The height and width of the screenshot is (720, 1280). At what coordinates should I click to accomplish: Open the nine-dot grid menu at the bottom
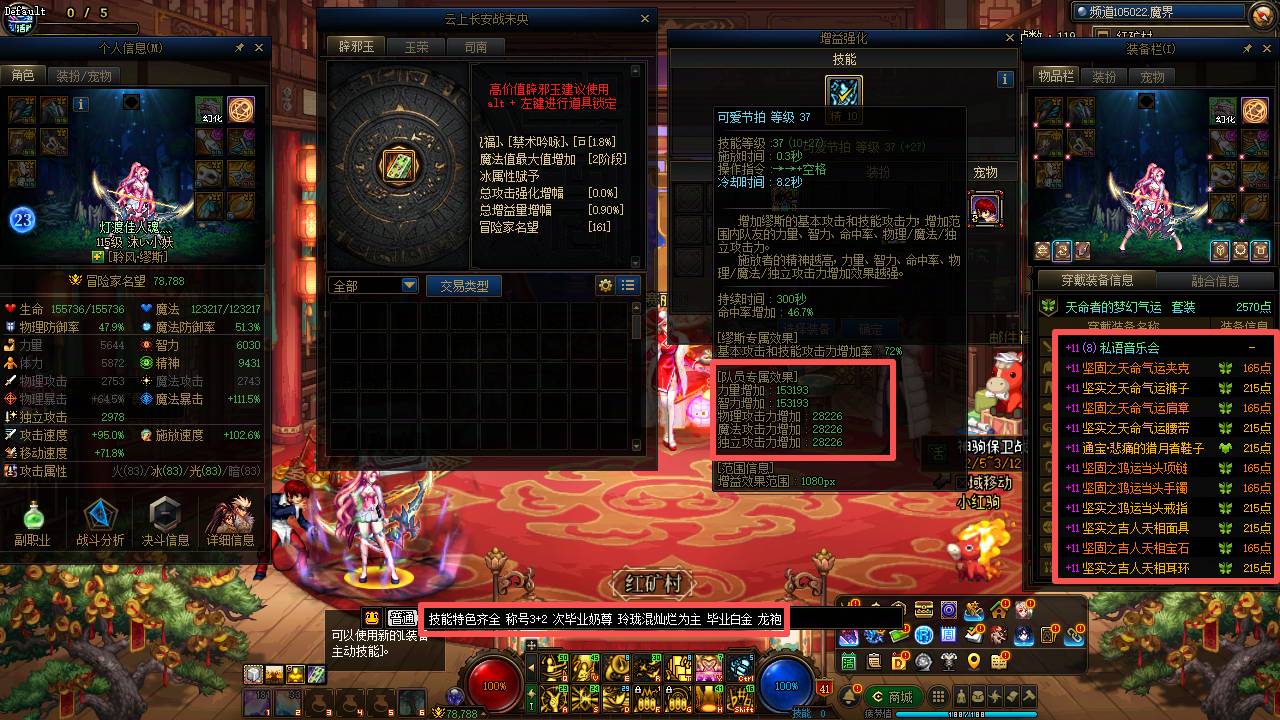point(937,695)
